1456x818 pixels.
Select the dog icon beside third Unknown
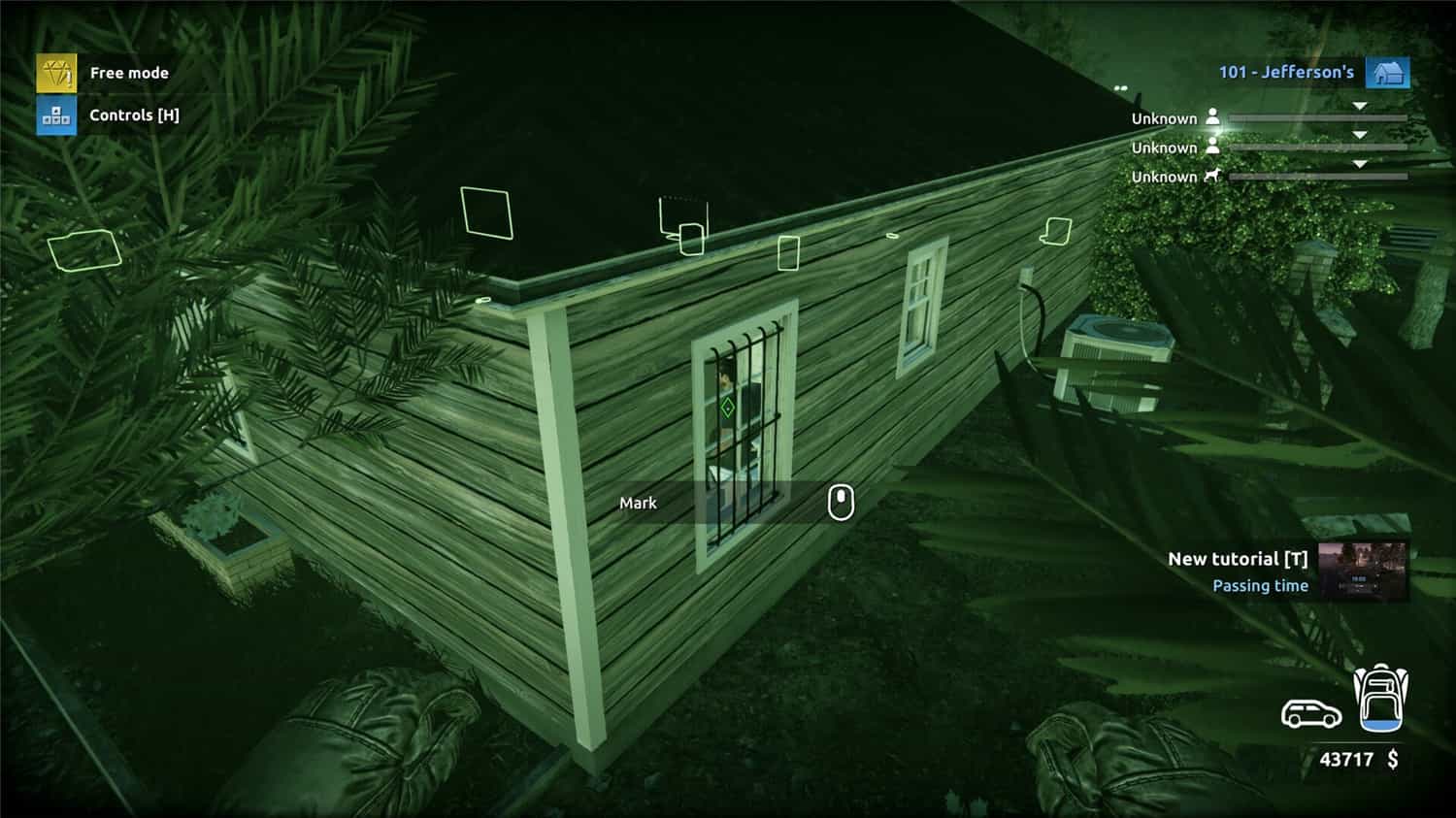pyautogui.click(x=1213, y=176)
